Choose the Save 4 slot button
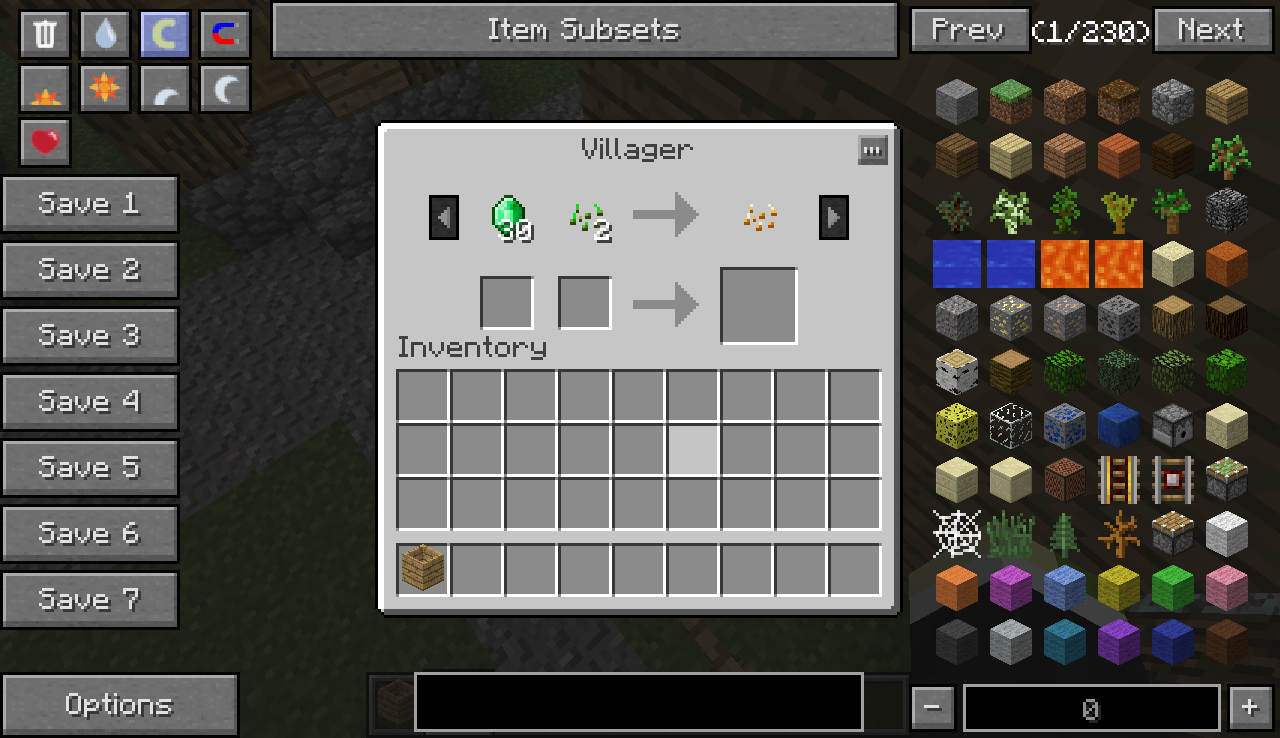Viewport: 1280px width, 738px height. [x=90, y=402]
